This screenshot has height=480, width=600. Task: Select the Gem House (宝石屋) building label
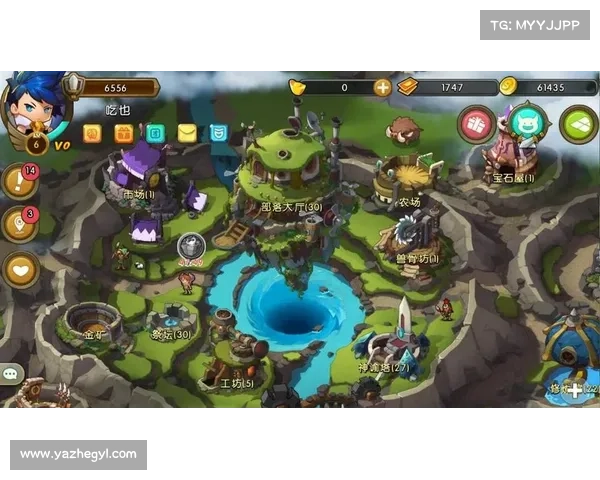(x=512, y=178)
